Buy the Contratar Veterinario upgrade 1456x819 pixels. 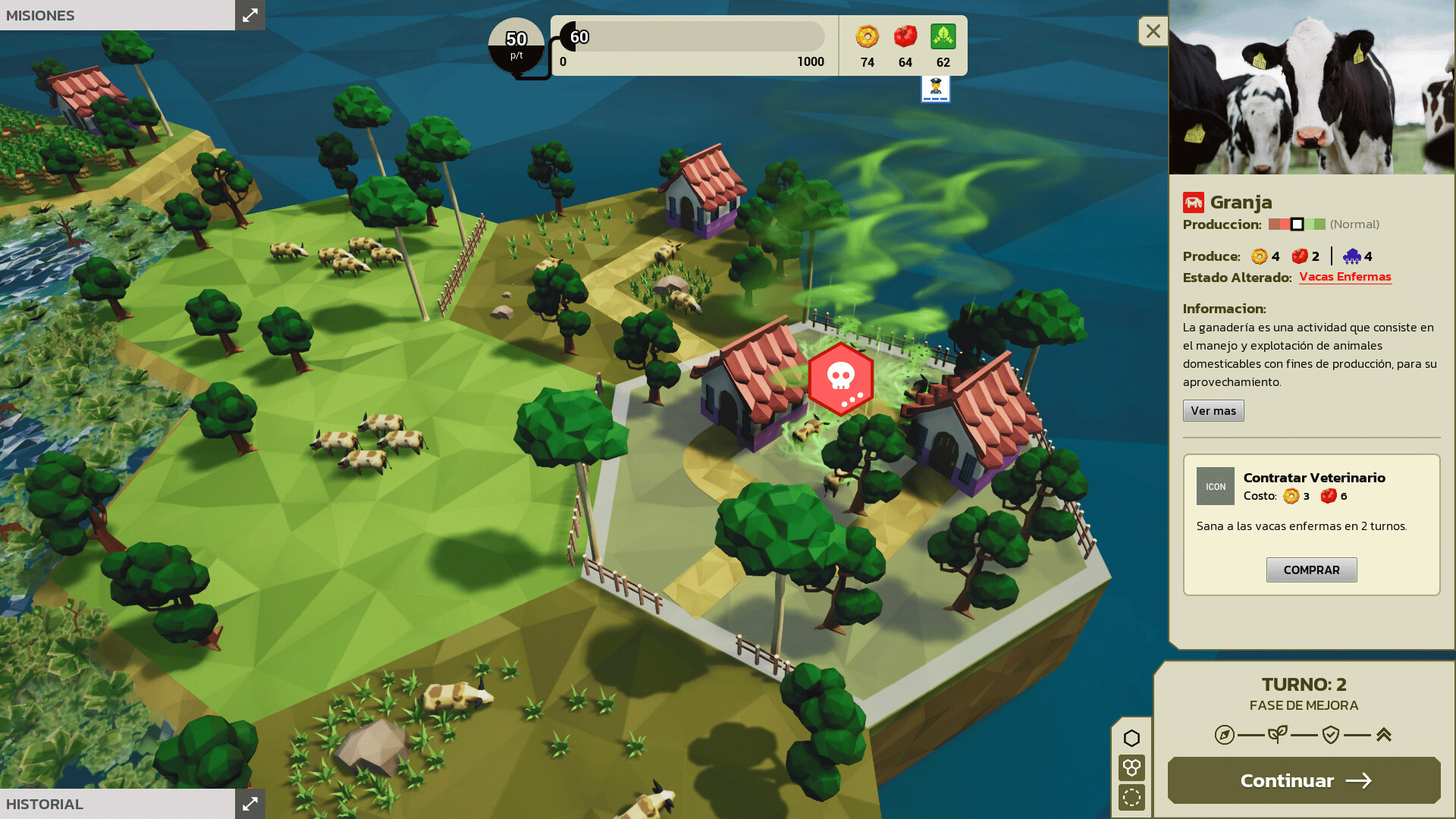click(x=1311, y=570)
